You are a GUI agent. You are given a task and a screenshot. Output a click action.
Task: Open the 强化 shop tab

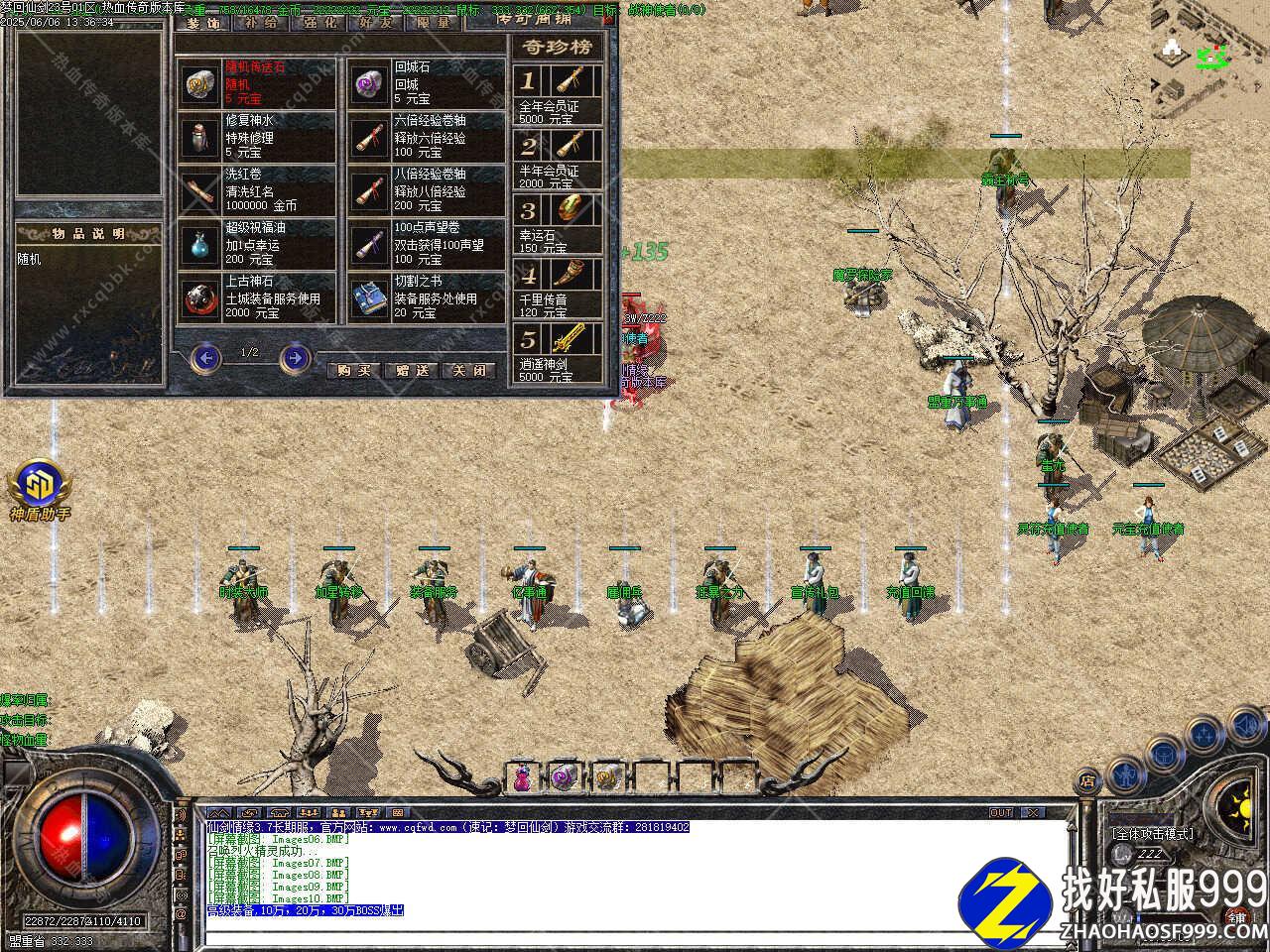pos(318,21)
